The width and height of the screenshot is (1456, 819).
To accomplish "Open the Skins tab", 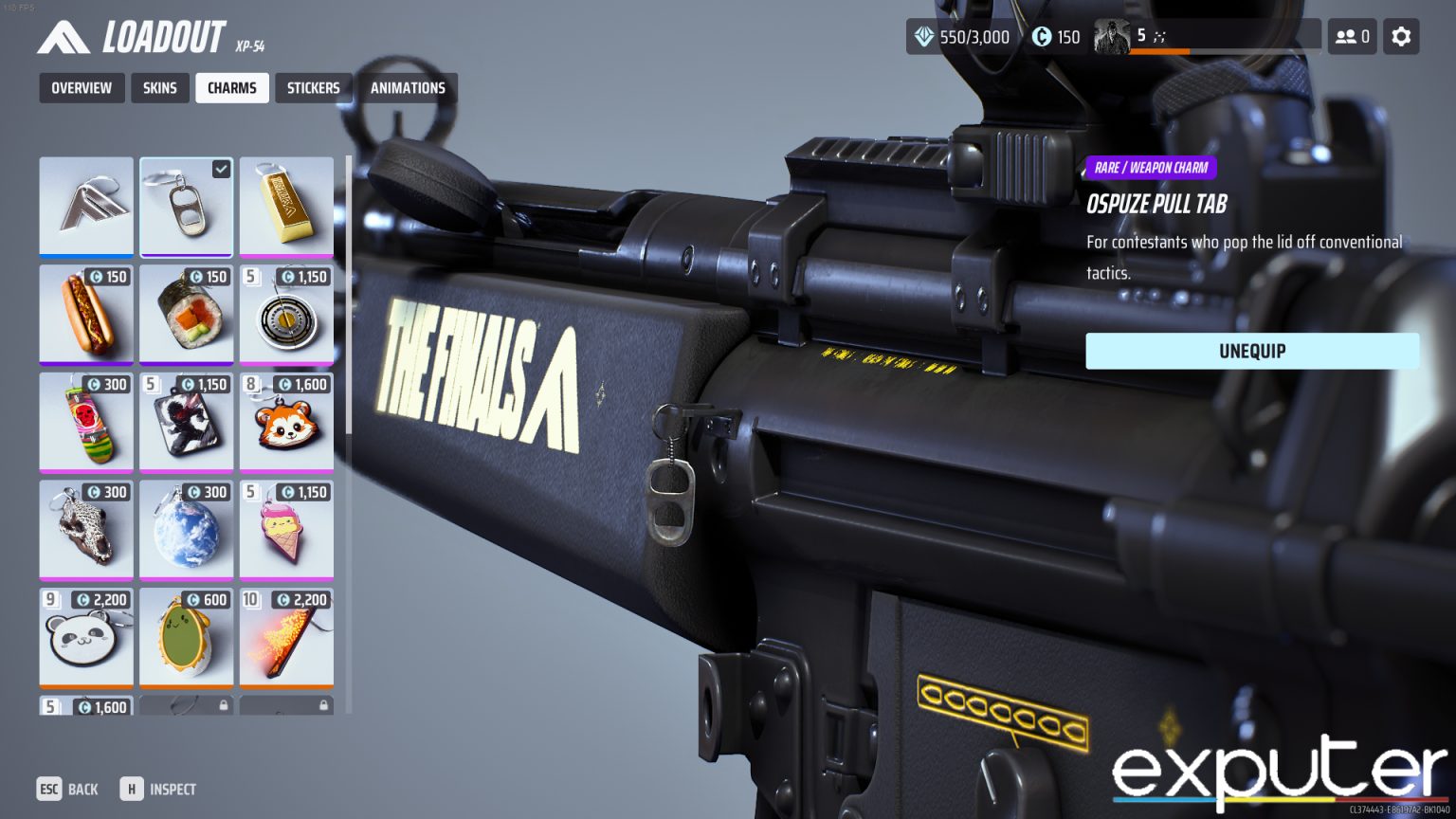I will (x=160, y=88).
